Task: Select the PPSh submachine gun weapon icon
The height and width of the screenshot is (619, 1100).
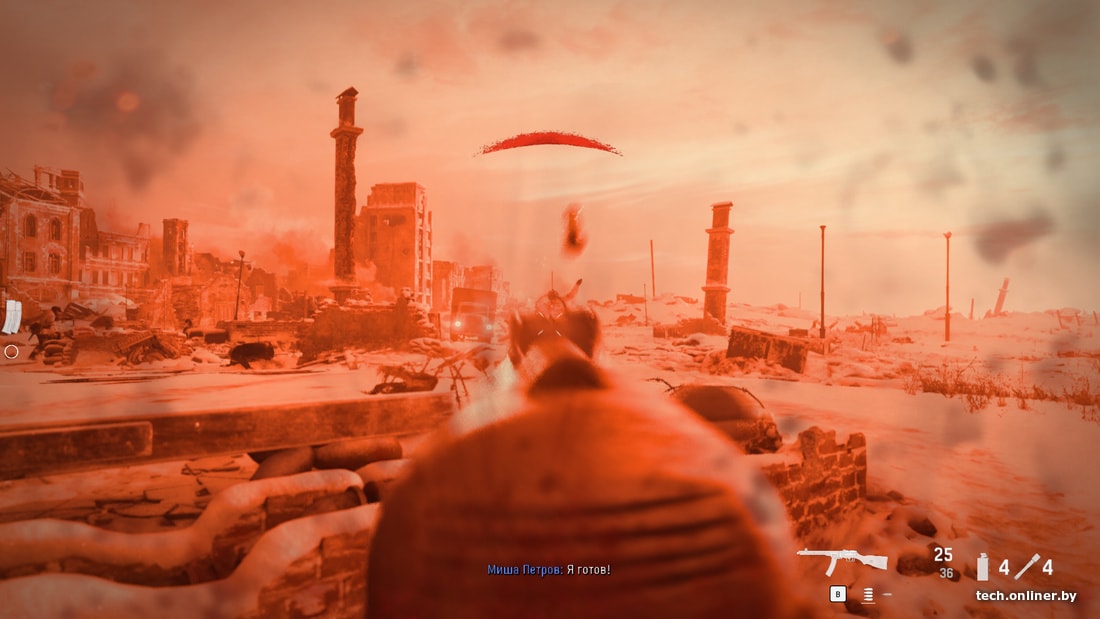Action: pos(842,561)
